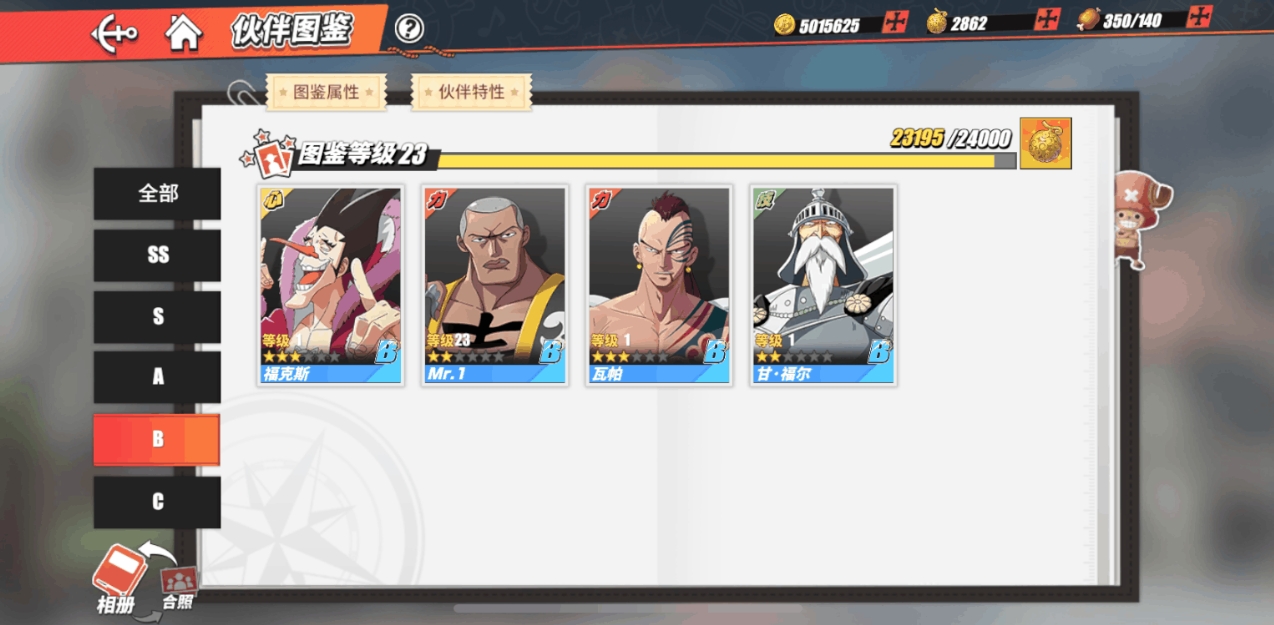Filter partners by SS rank

pyautogui.click(x=157, y=255)
